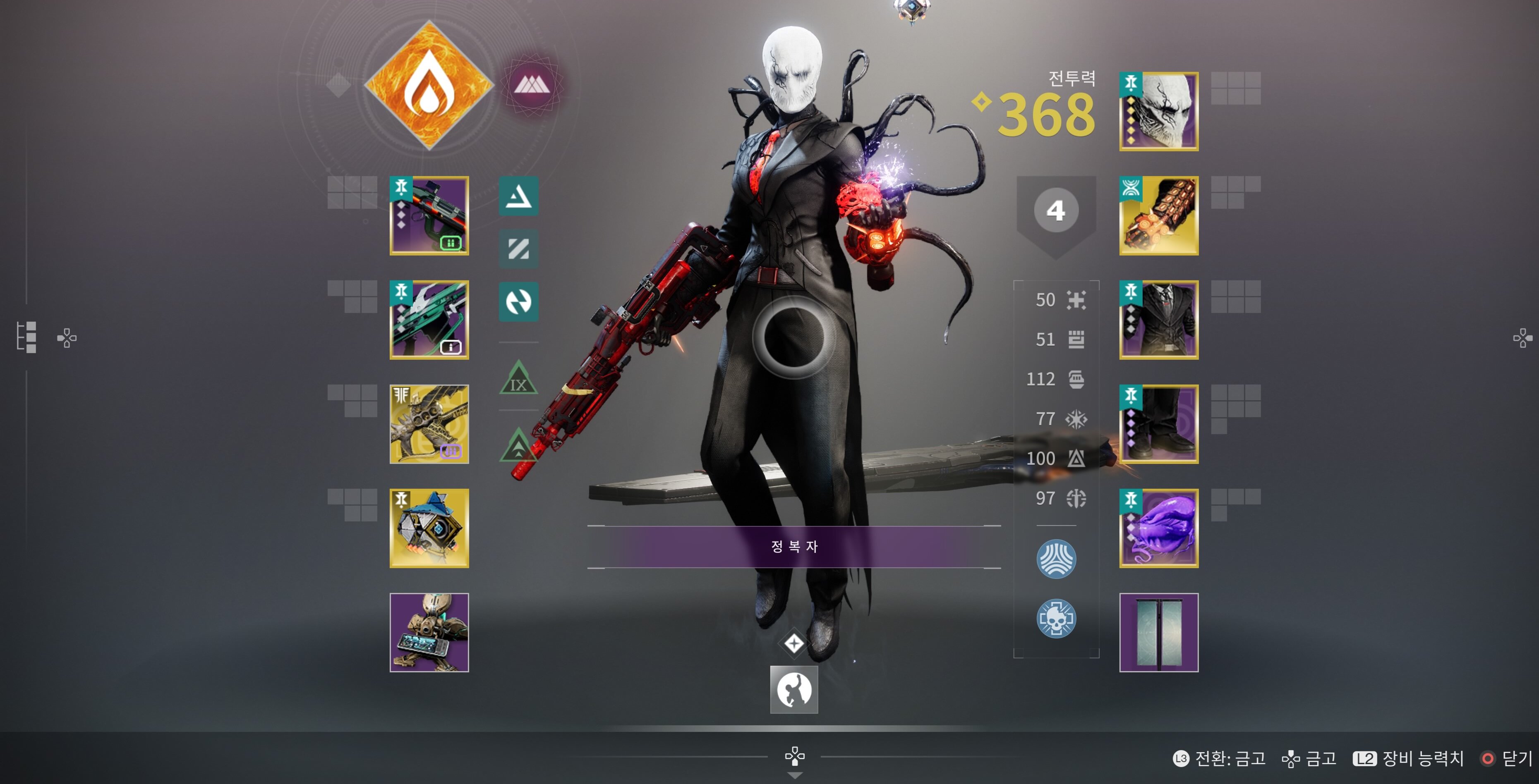Select the equipped vehicle slot
Image resolution: width=1539 pixels, height=784 pixels.
point(429,632)
